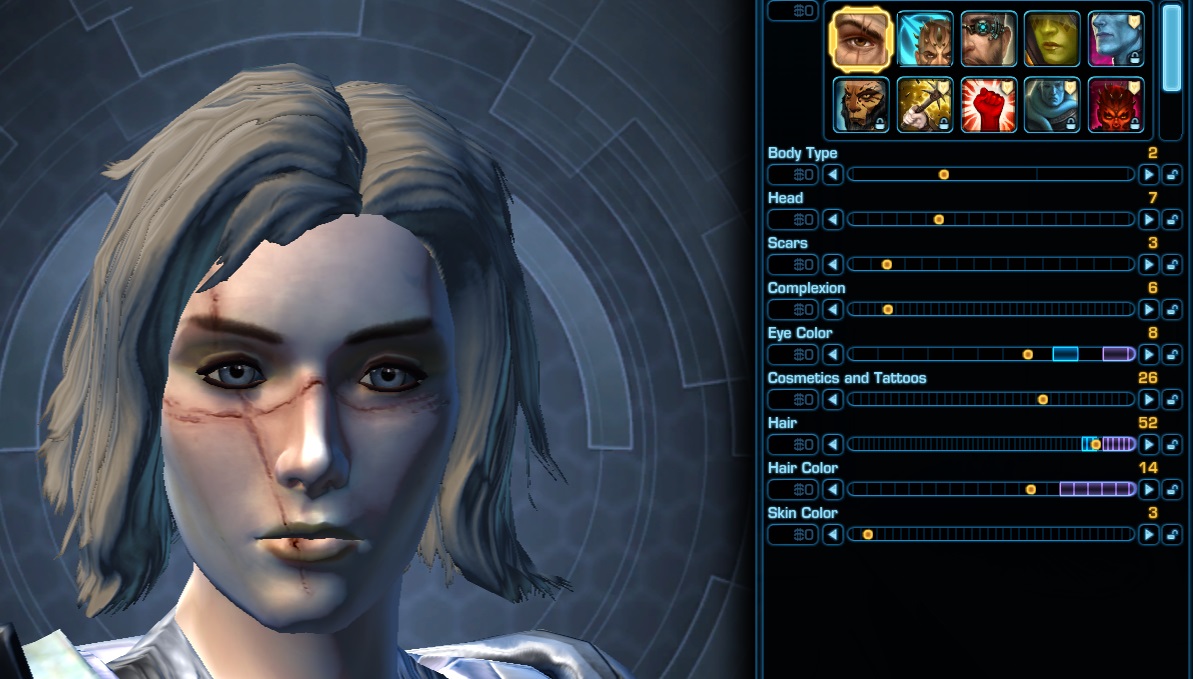Click the Skin Color slider track
The height and width of the screenshot is (679, 1193).
990,534
